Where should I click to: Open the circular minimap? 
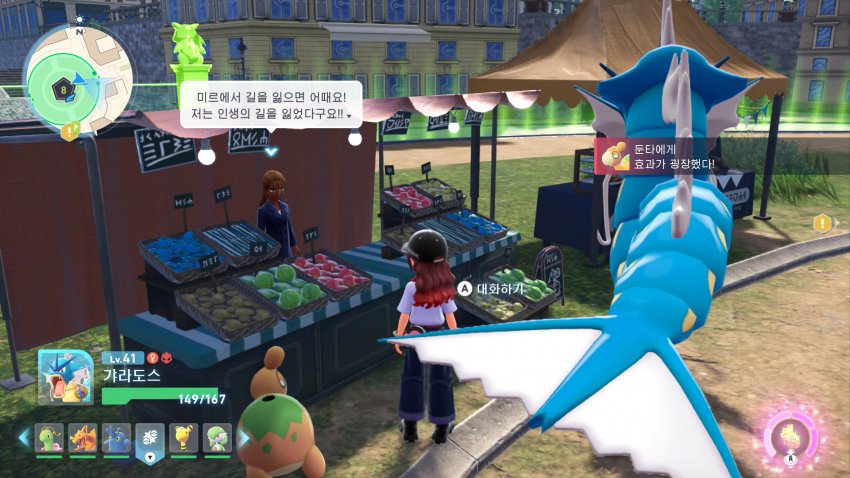(76, 77)
